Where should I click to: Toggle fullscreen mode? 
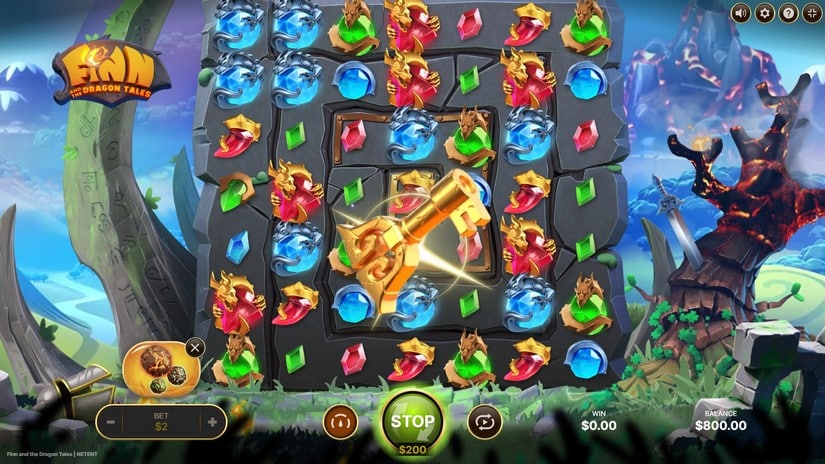(812, 13)
